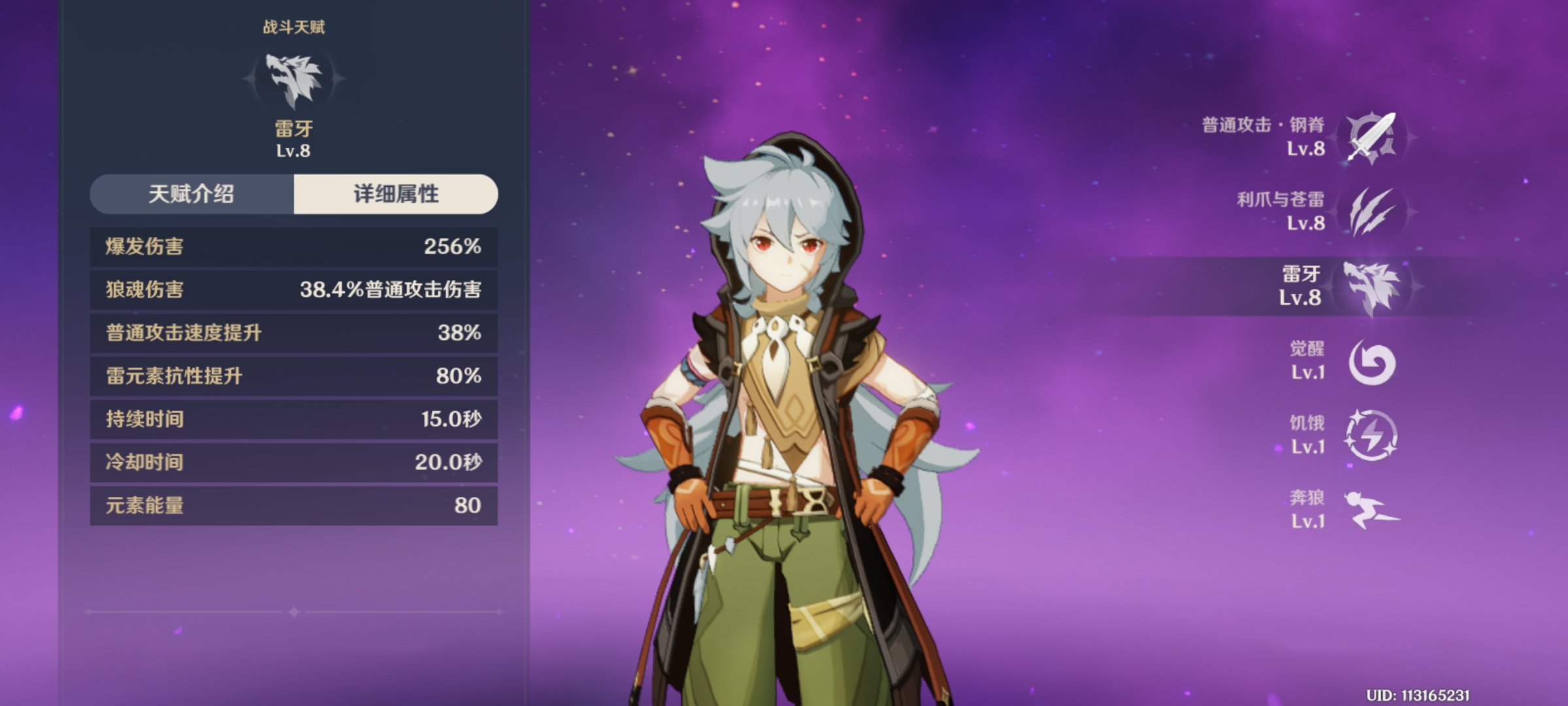1568x706 pixels.
Task: Select the 利爪与苍雷 claw skill
Action: [x=1371, y=212]
